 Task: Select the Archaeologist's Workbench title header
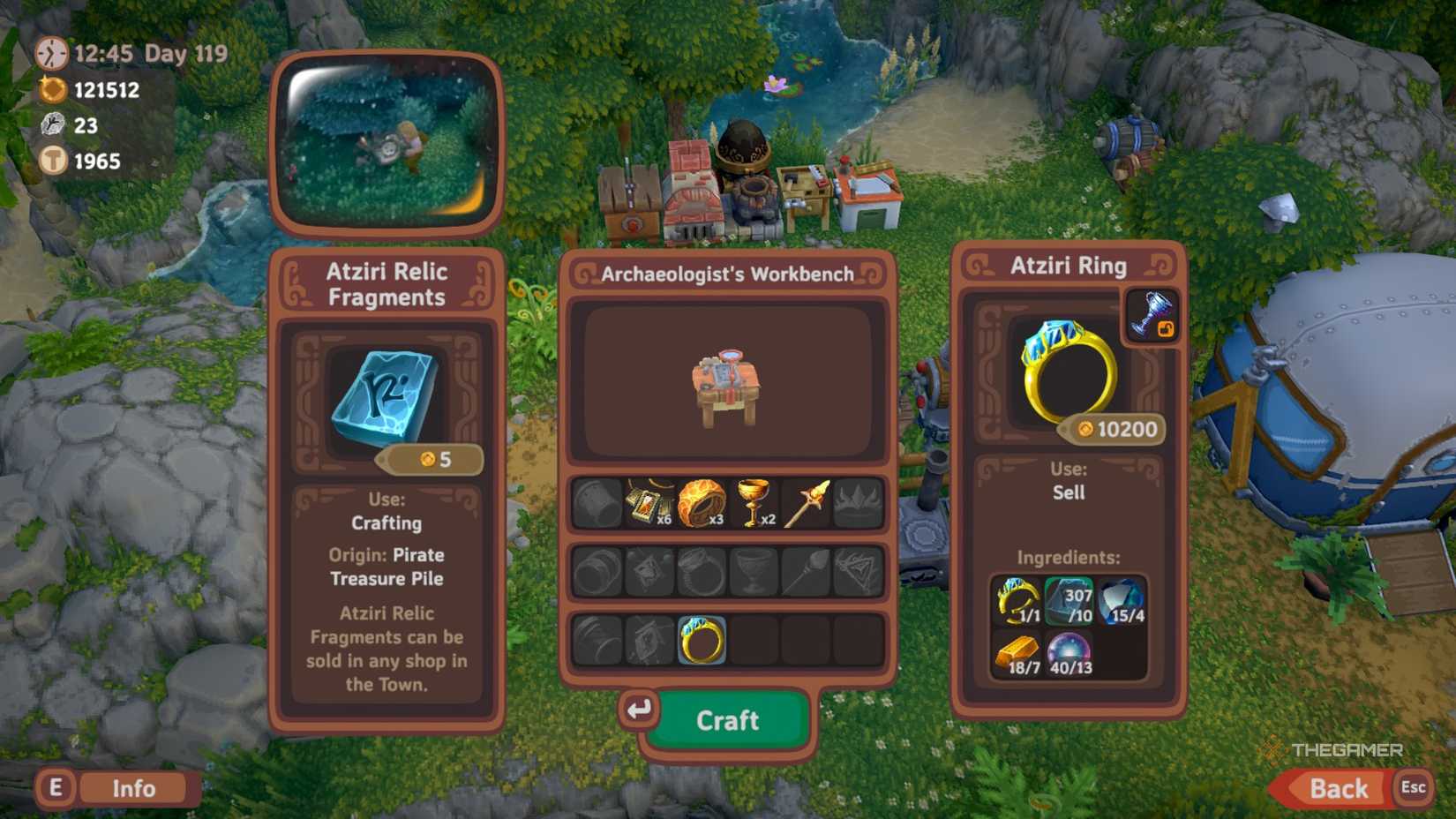pyautogui.click(x=727, y=274)
